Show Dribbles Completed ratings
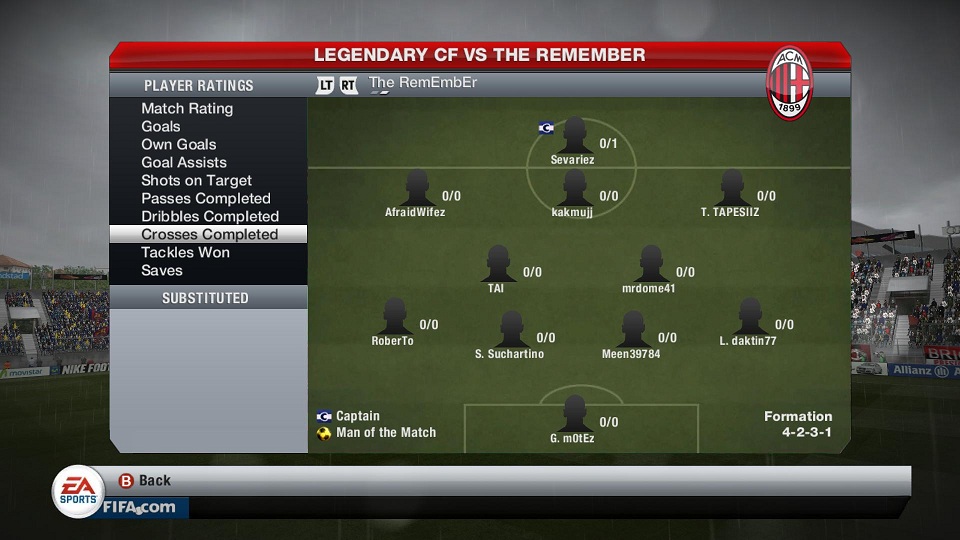Screen dimensions: 960x540 [210, 217]
